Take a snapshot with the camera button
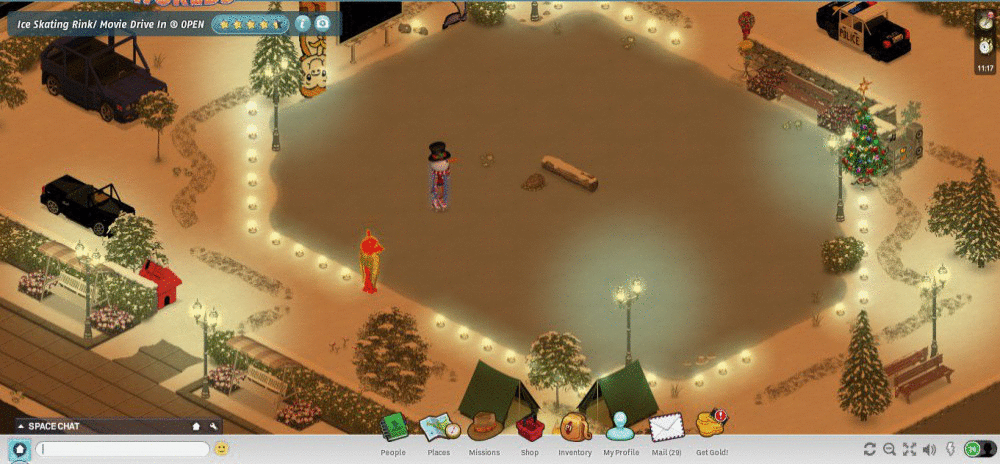This screenshot has width=1000, height=464. tap(322, 23)
